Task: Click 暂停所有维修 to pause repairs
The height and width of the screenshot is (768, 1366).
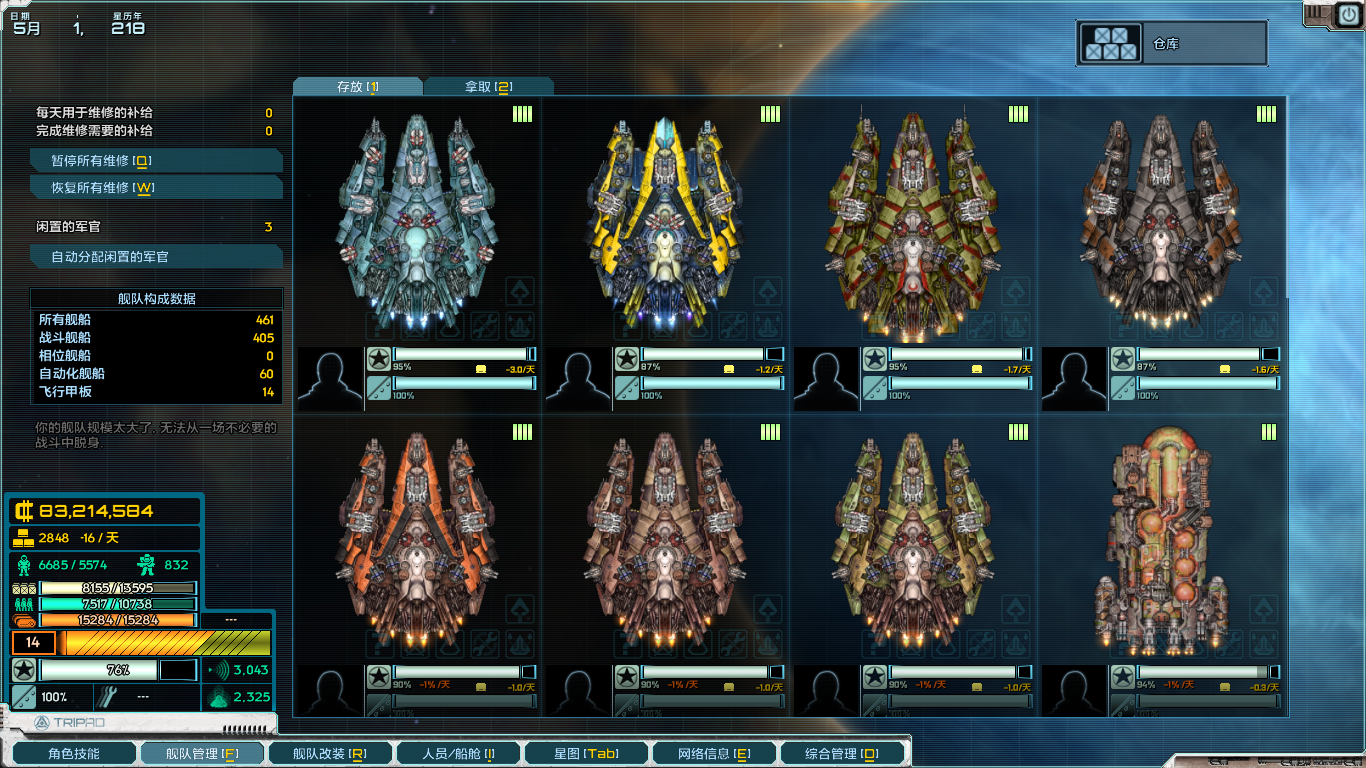Action: click(156, 161)
